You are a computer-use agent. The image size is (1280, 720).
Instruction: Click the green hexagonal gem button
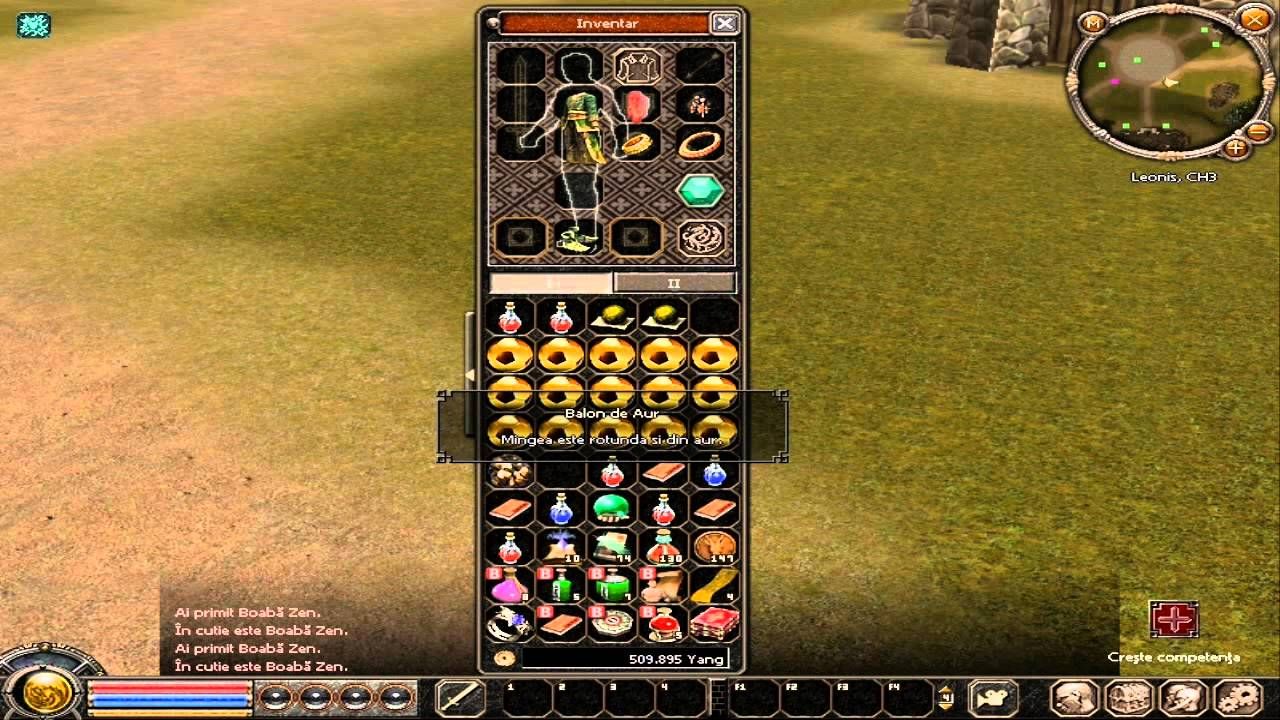(700, 190)
